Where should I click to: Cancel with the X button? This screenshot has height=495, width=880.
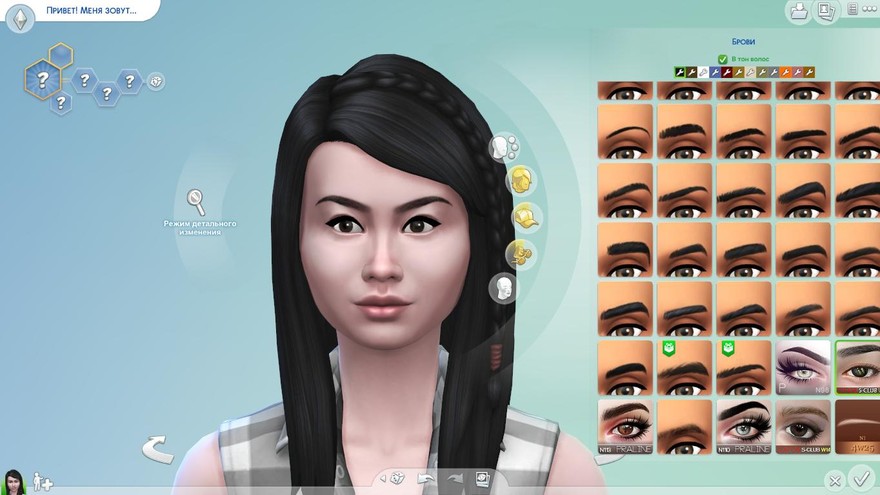(835, 481)
